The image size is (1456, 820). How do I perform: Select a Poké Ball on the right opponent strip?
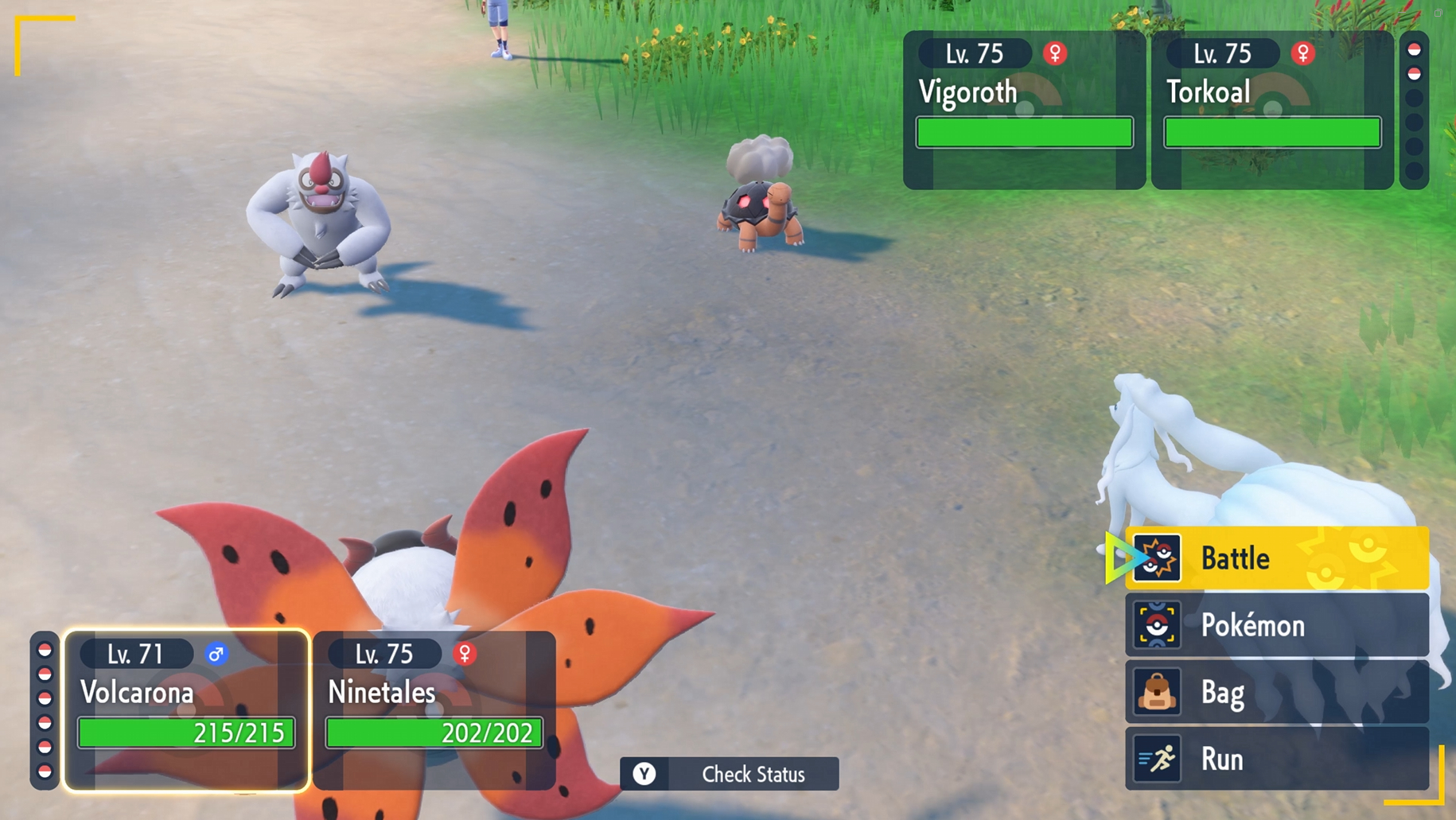(x=1413, y=49)
